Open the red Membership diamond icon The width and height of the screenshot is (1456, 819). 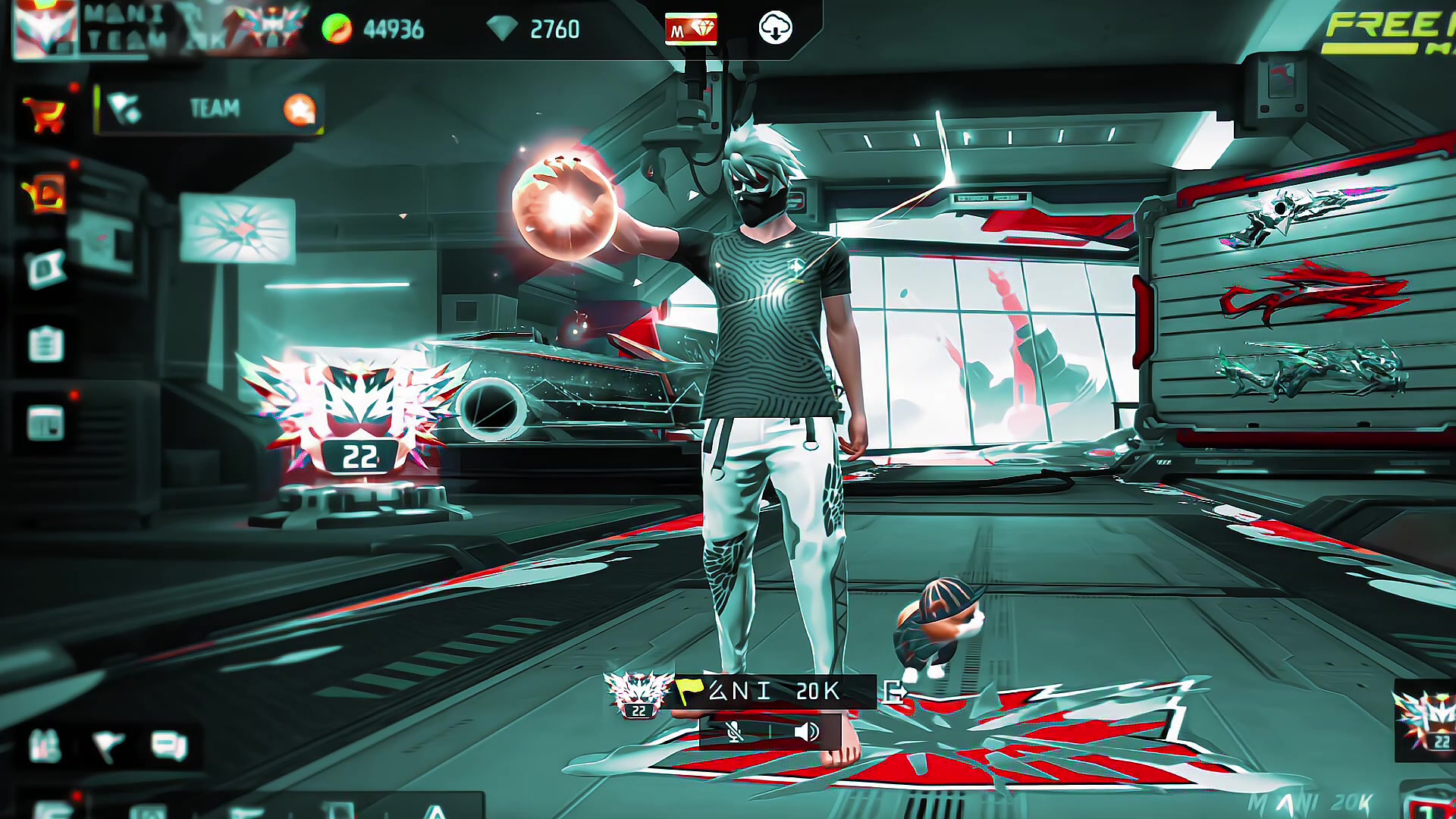[x=691, y=30]
